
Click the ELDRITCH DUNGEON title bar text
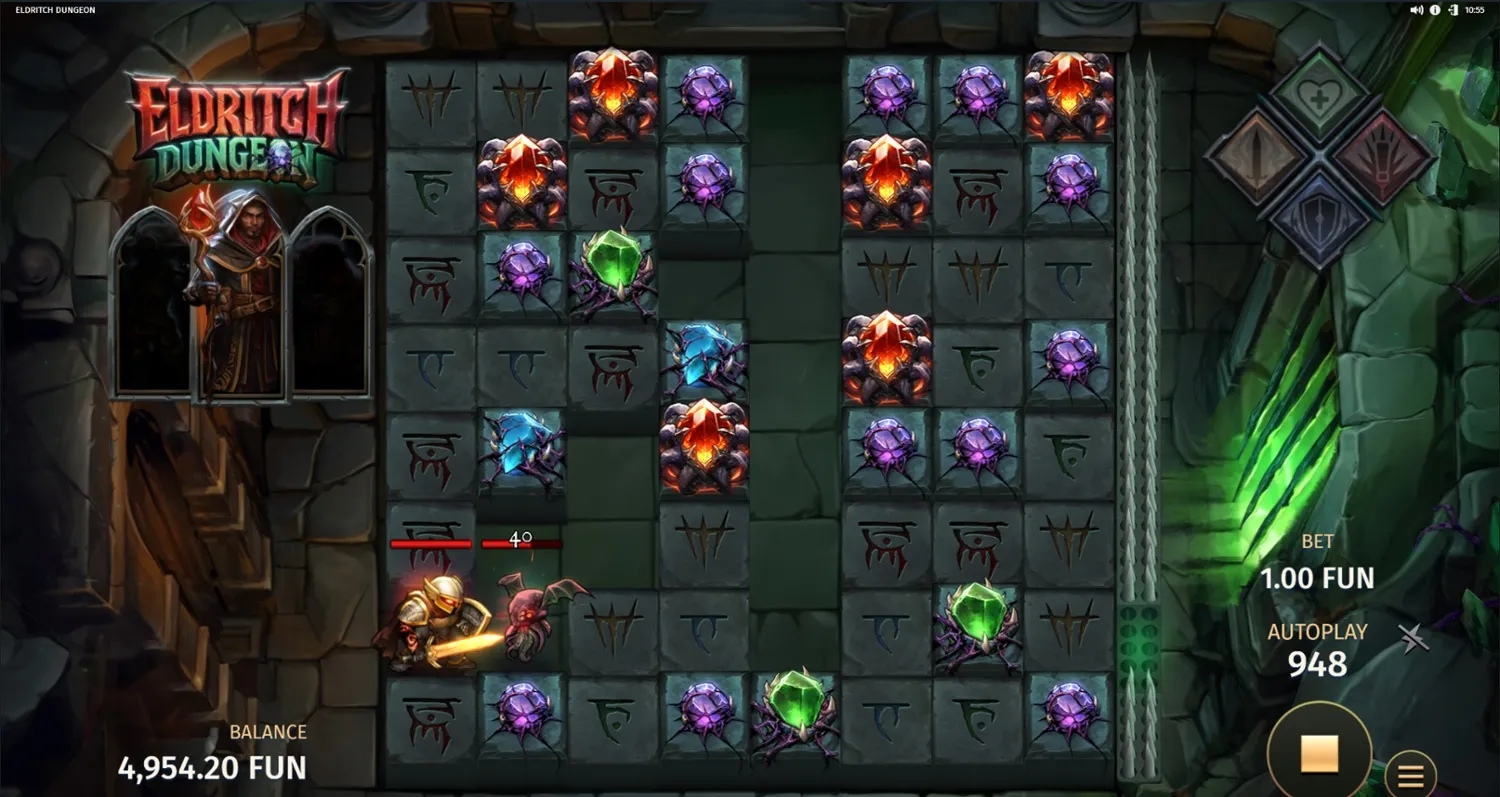click(55, 10)
